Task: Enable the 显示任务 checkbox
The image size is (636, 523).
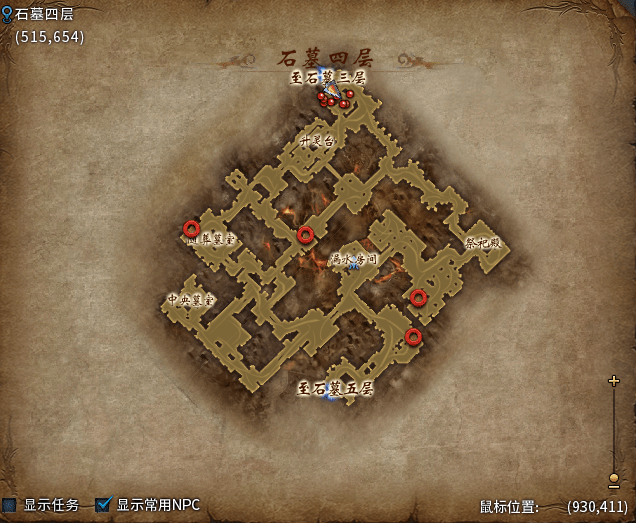Action: pos(9,505)
